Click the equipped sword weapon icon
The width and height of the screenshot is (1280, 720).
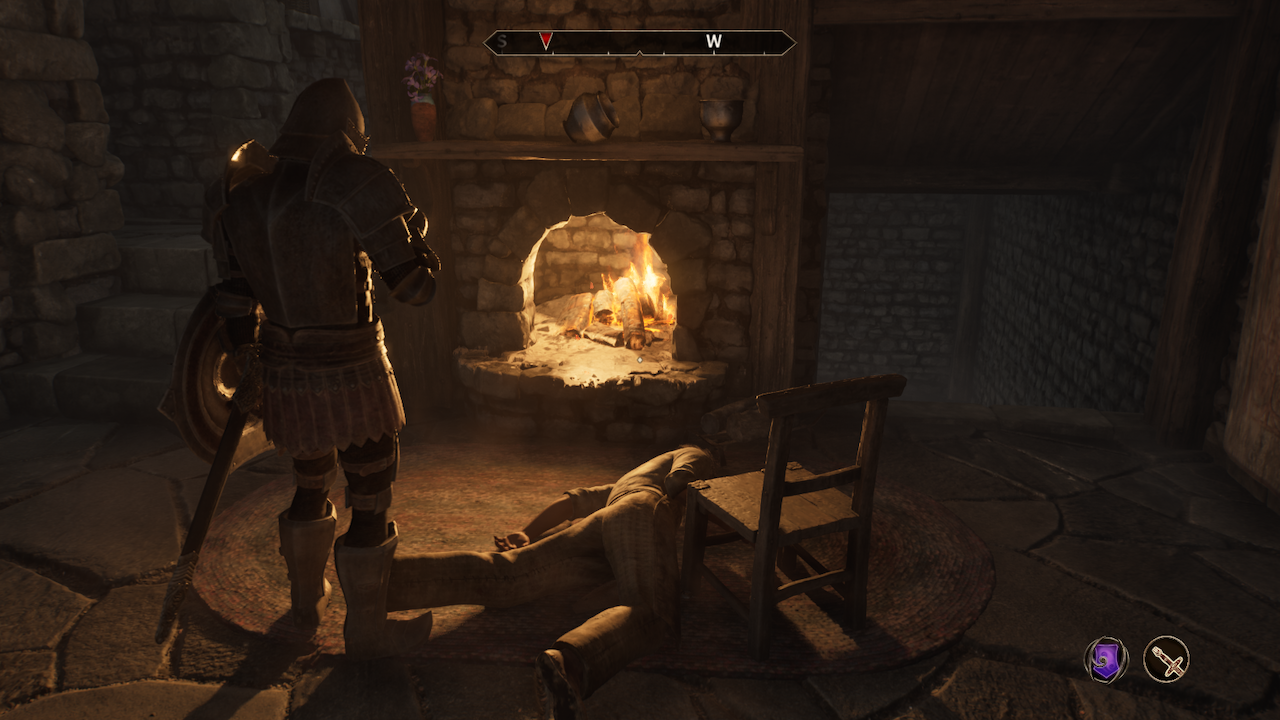pyautogui.click(x=1166, y=659)
